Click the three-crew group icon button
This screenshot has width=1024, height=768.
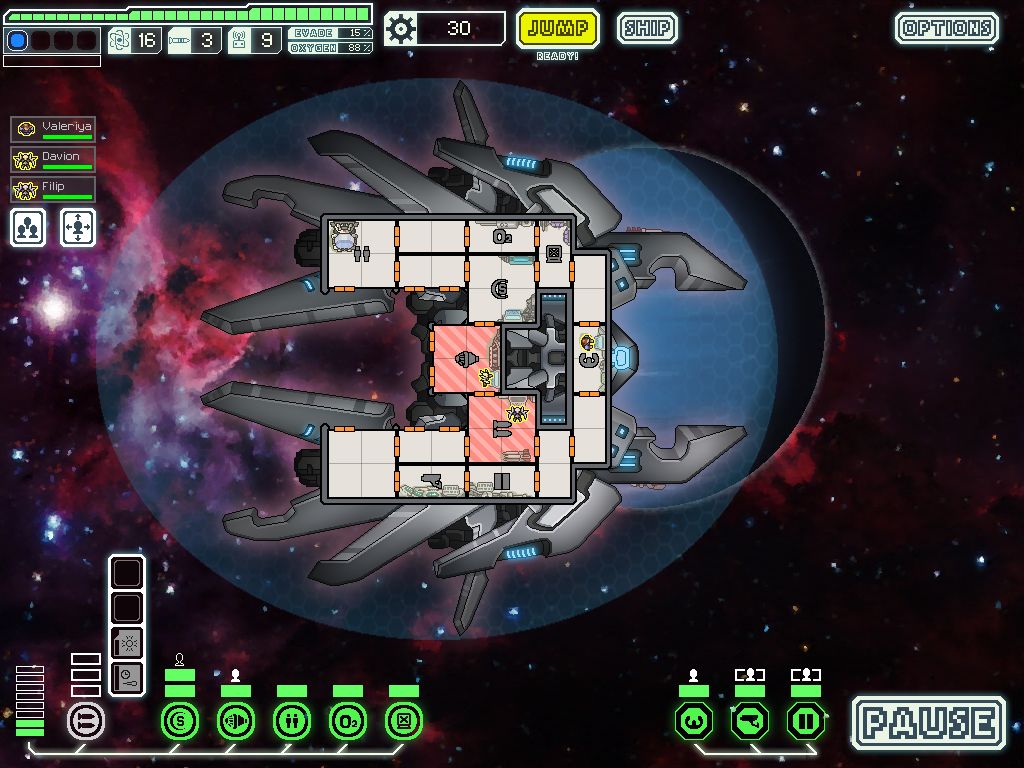pos(29,228)
